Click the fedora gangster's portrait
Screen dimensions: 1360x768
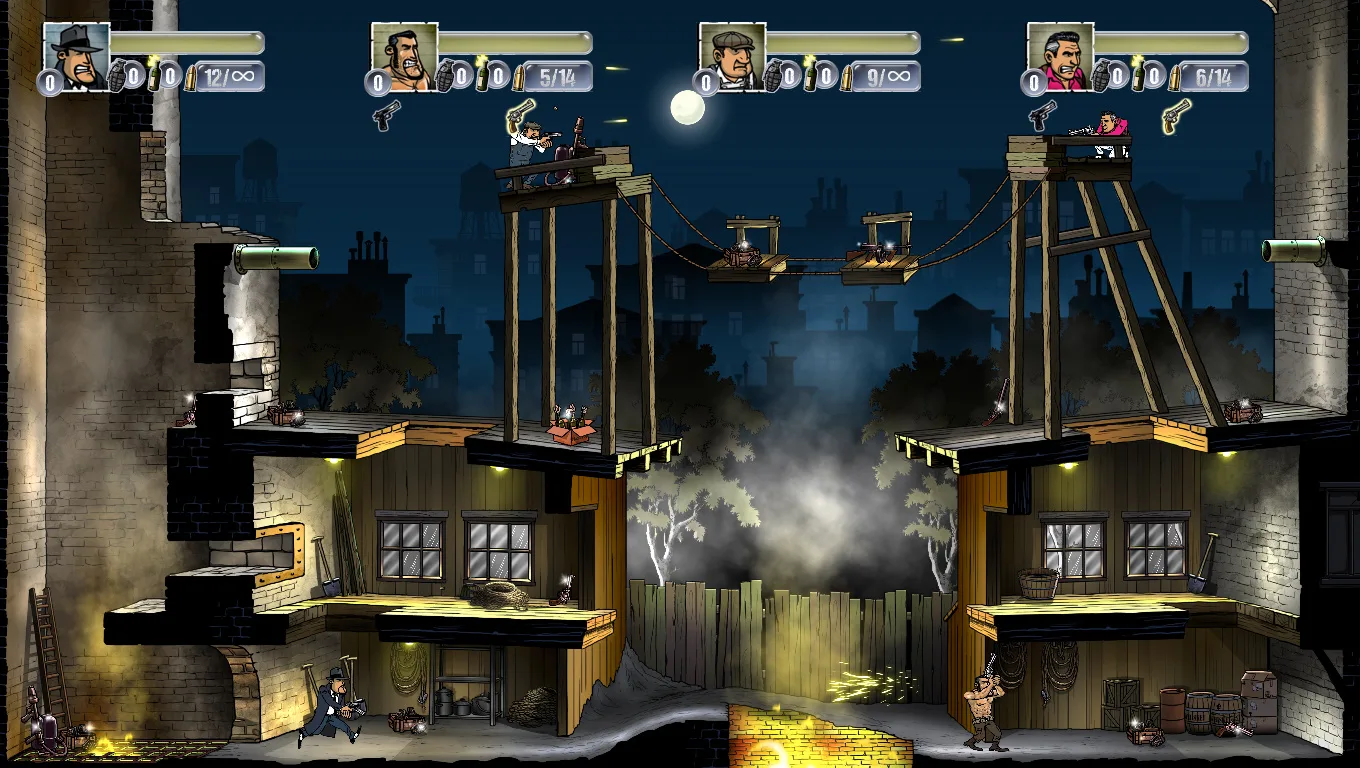(76, 56)
